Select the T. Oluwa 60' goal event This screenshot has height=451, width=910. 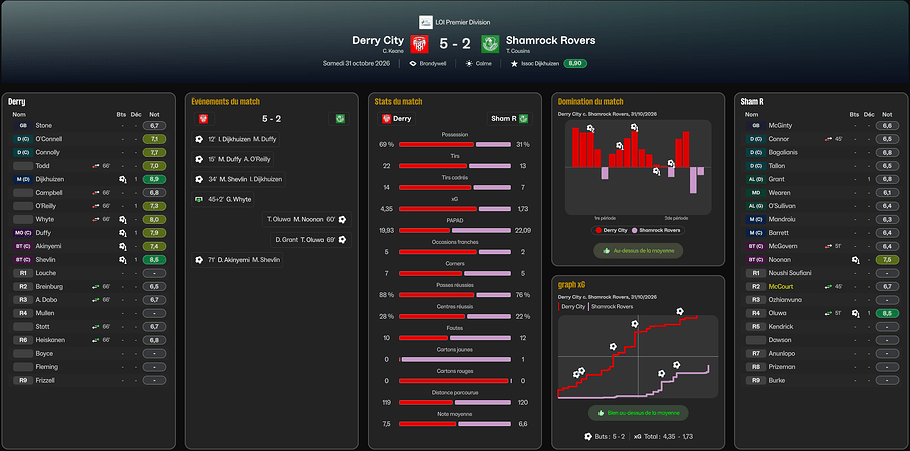300,219
